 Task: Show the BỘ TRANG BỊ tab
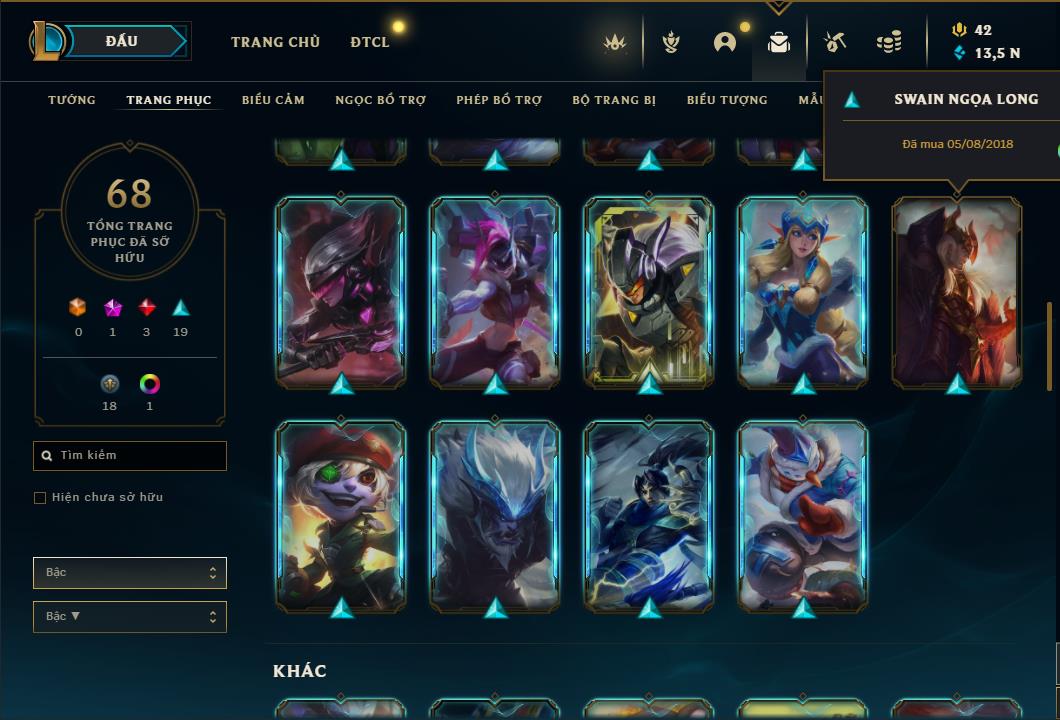pyautogui.click(x=614, y=100)
